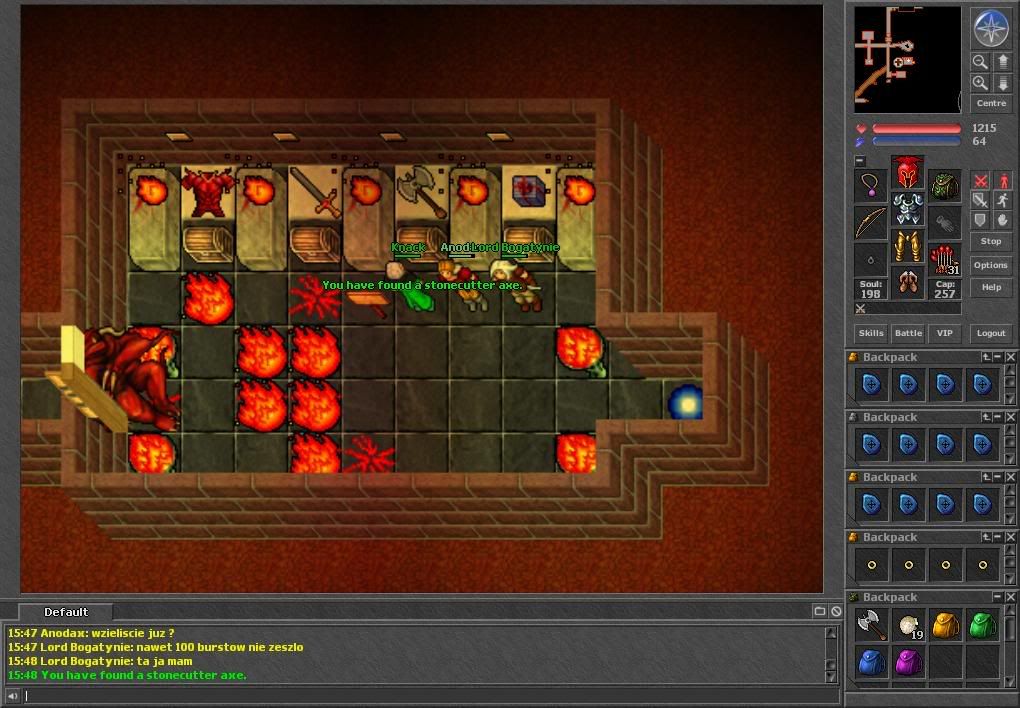Open the purple backpack in inventory
Screen dimensions: 1020x708
908,662
